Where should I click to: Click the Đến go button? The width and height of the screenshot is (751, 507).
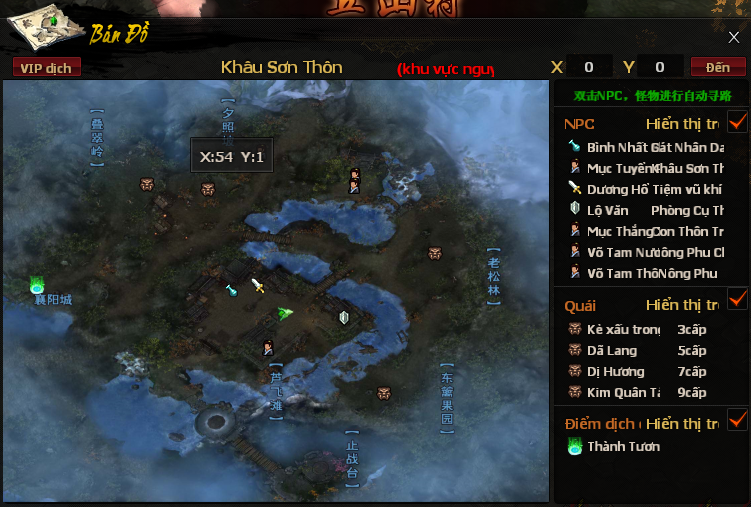pyautogui.click(x=717, y=67)
